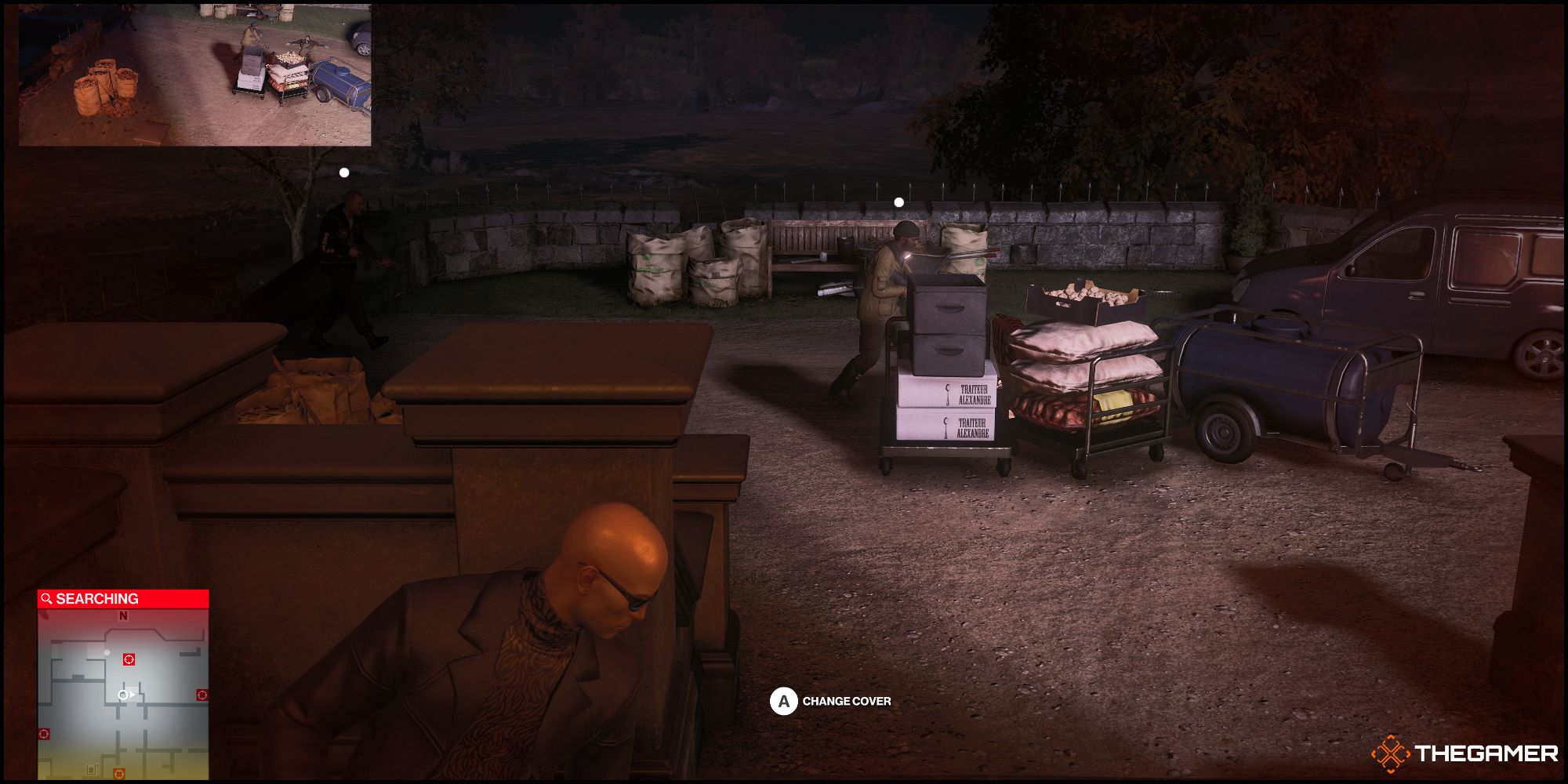Click the target marker on the minimap's right edge
The height and width of the screenshot is (784, 1568).
pyautogui.click(x=201, y=695)
